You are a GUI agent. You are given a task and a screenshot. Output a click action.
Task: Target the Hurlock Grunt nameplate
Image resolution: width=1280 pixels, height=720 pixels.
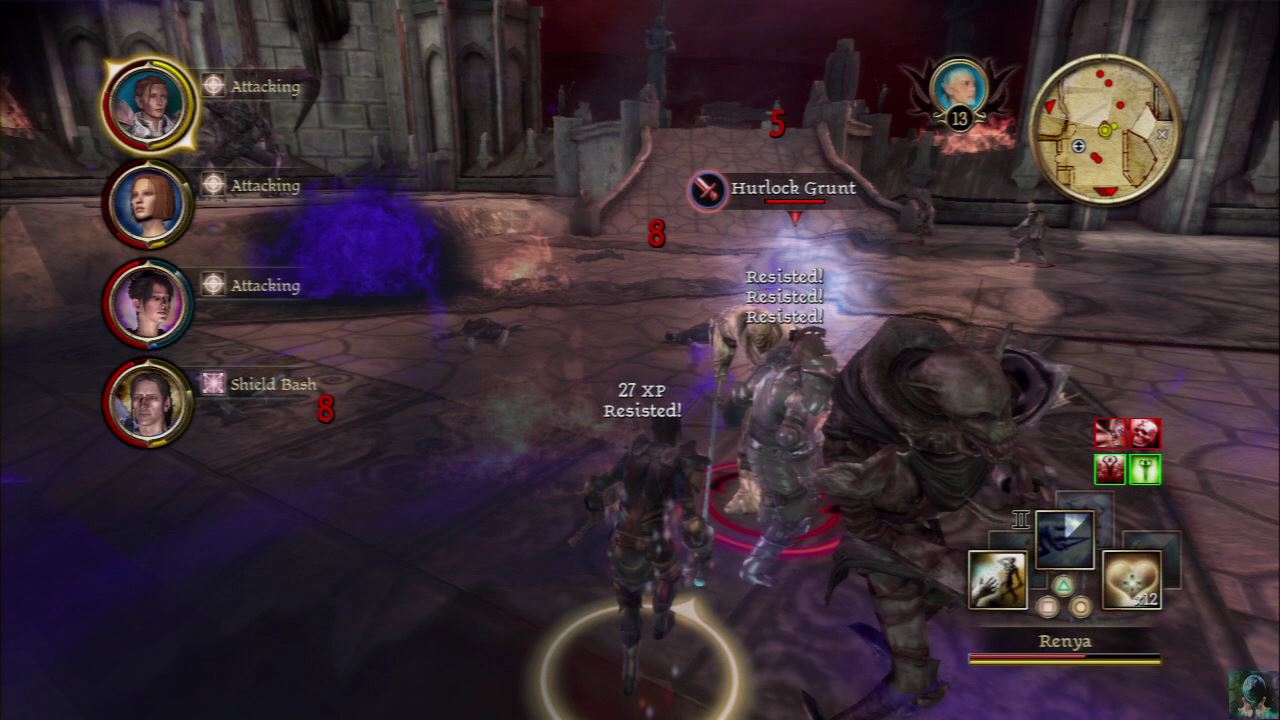[x=772, y=189]
